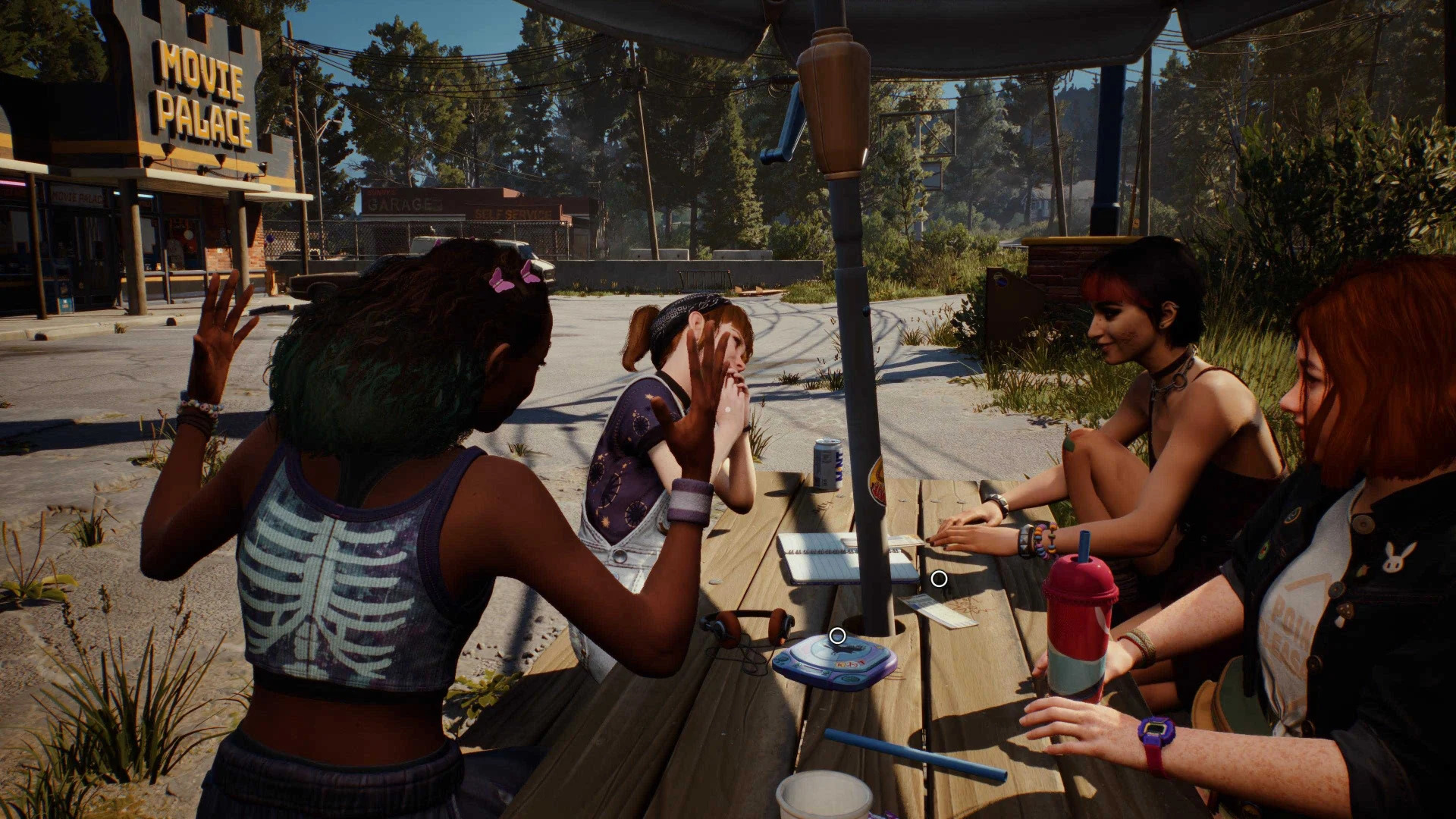Select the interaction marker beside the notebook
This screenshot has height=819, width=1456.
pos(939,579)
